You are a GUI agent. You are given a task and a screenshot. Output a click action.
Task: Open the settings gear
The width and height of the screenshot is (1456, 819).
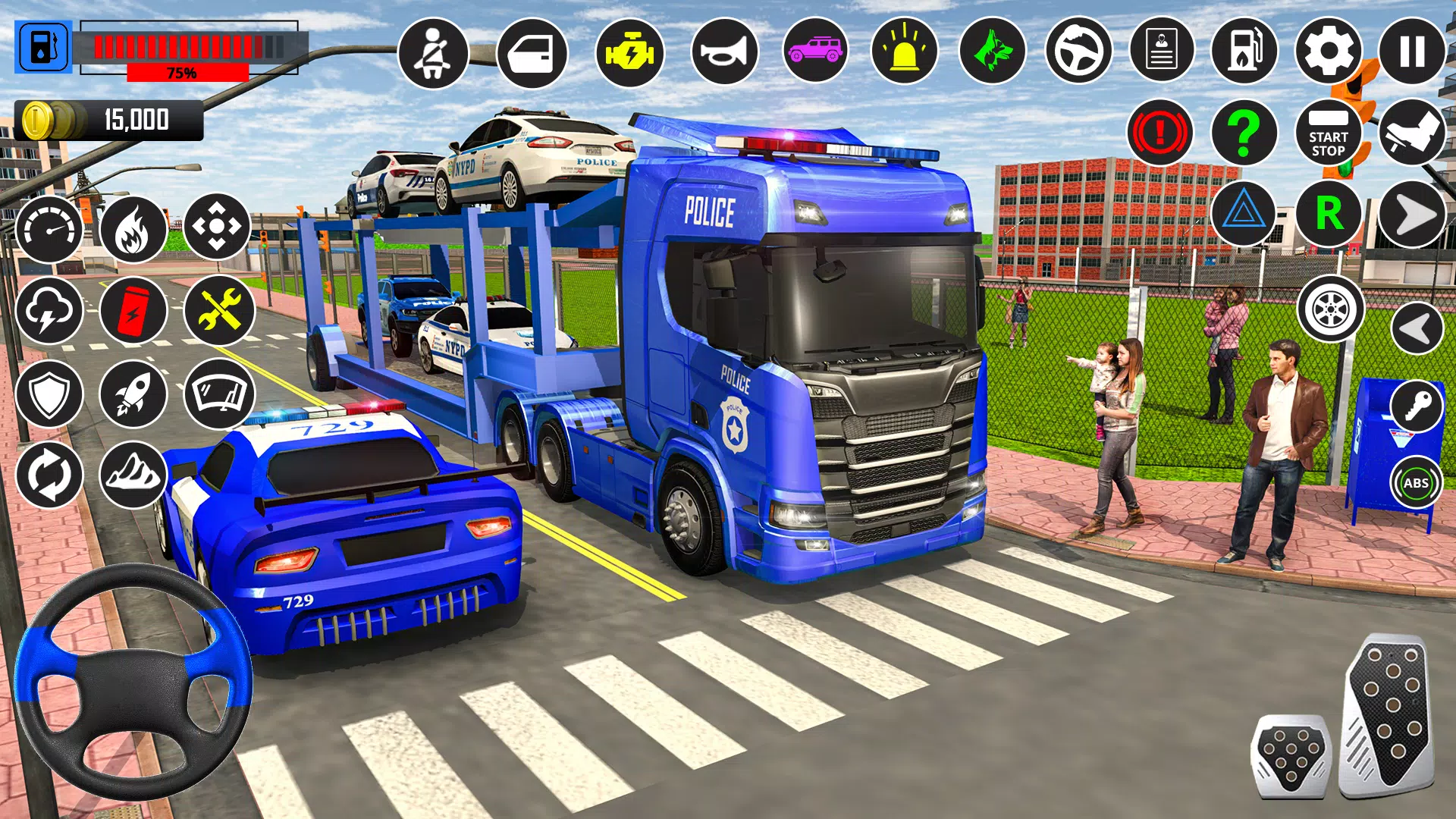[x=1328, y=52]
